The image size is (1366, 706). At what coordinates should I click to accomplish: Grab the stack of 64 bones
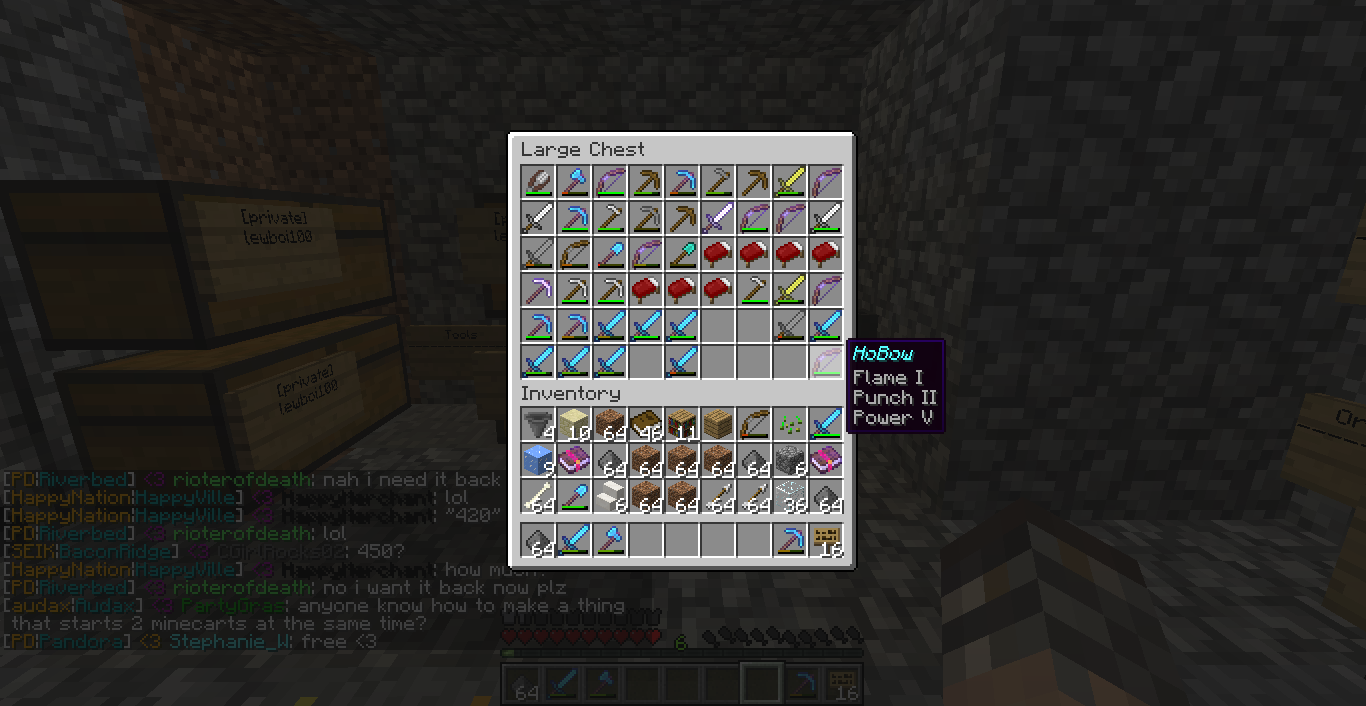click(x=538, y=496)
